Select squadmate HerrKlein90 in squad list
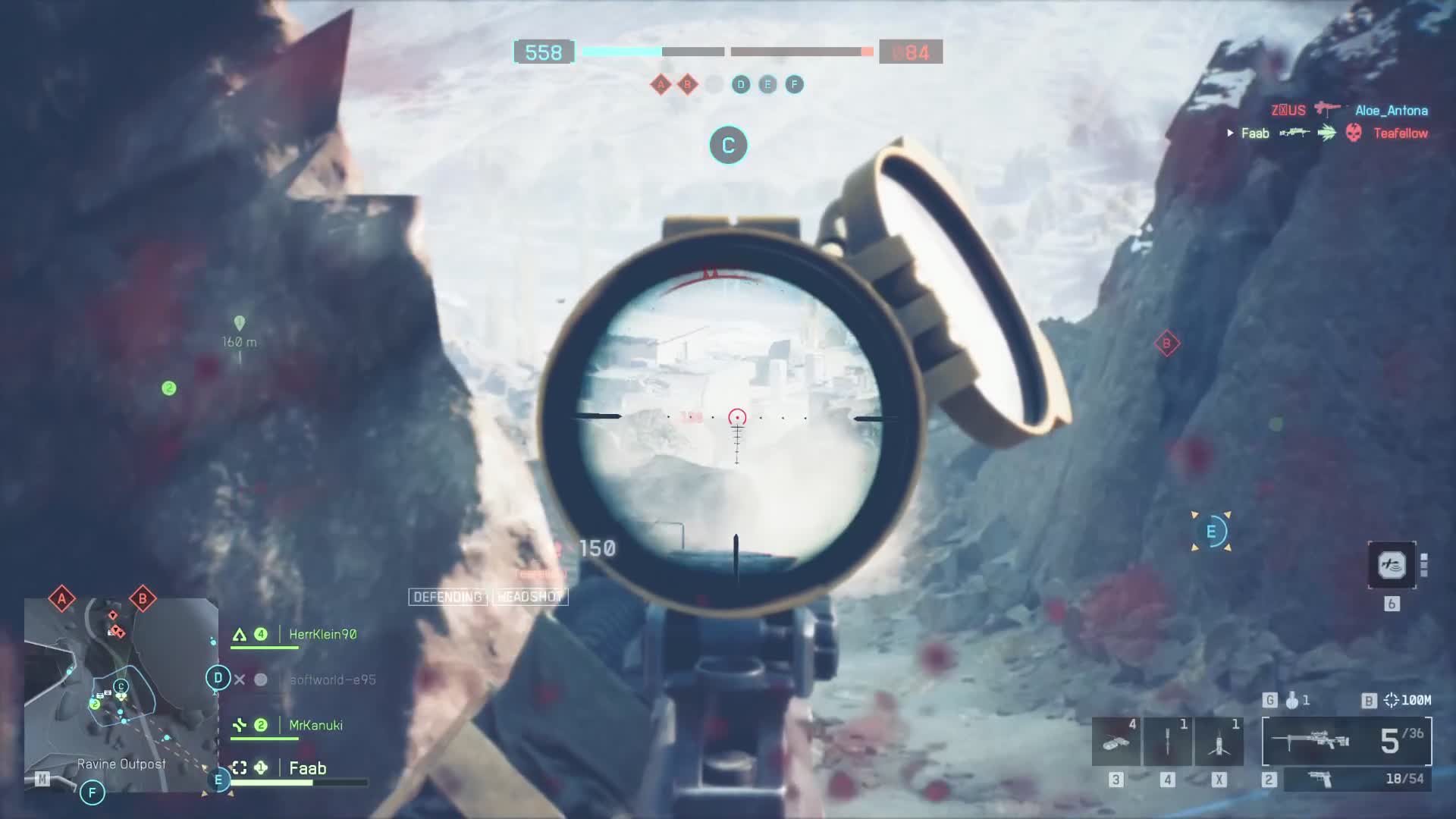 click(322, 634)
